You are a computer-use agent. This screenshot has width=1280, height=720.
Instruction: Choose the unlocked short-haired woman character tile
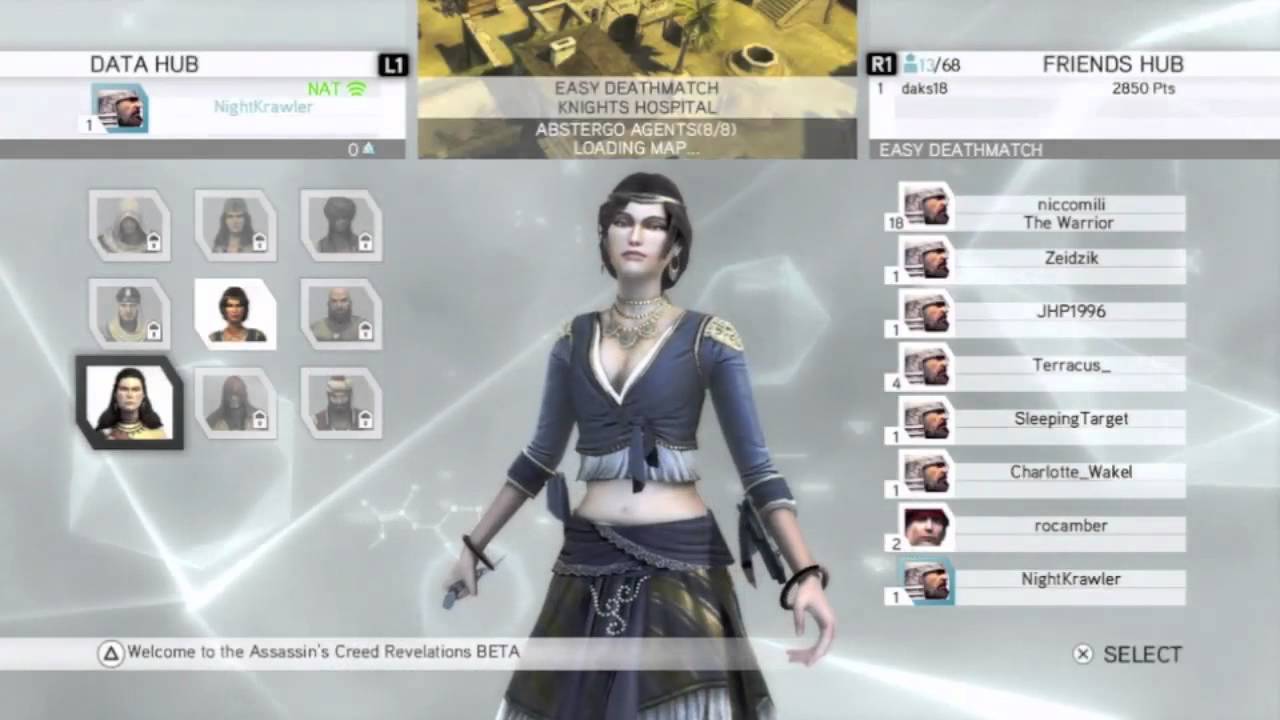click(x=236, y=313)
